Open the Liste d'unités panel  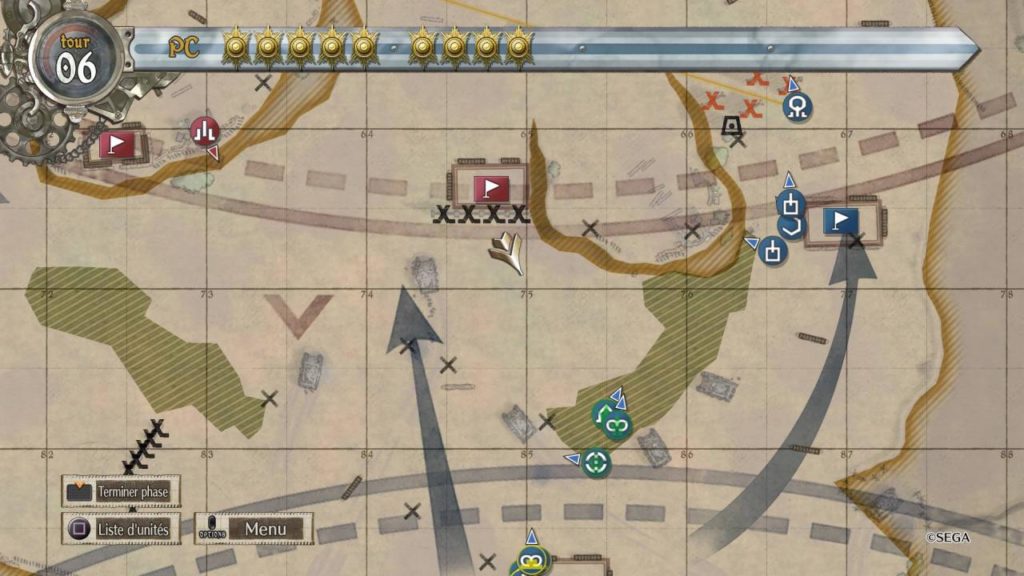point(118,528)
